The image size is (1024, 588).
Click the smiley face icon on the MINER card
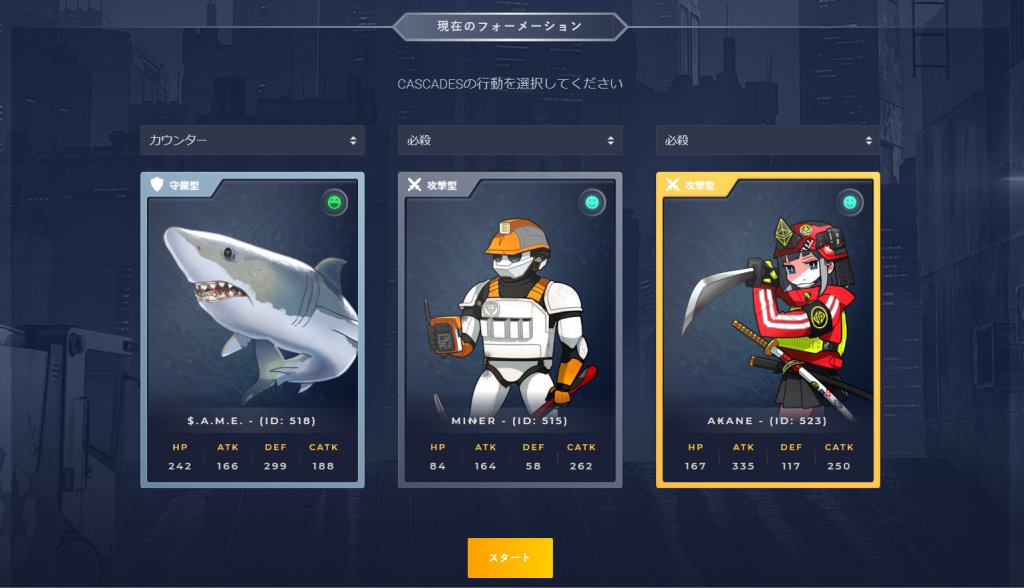coord(593,203)
